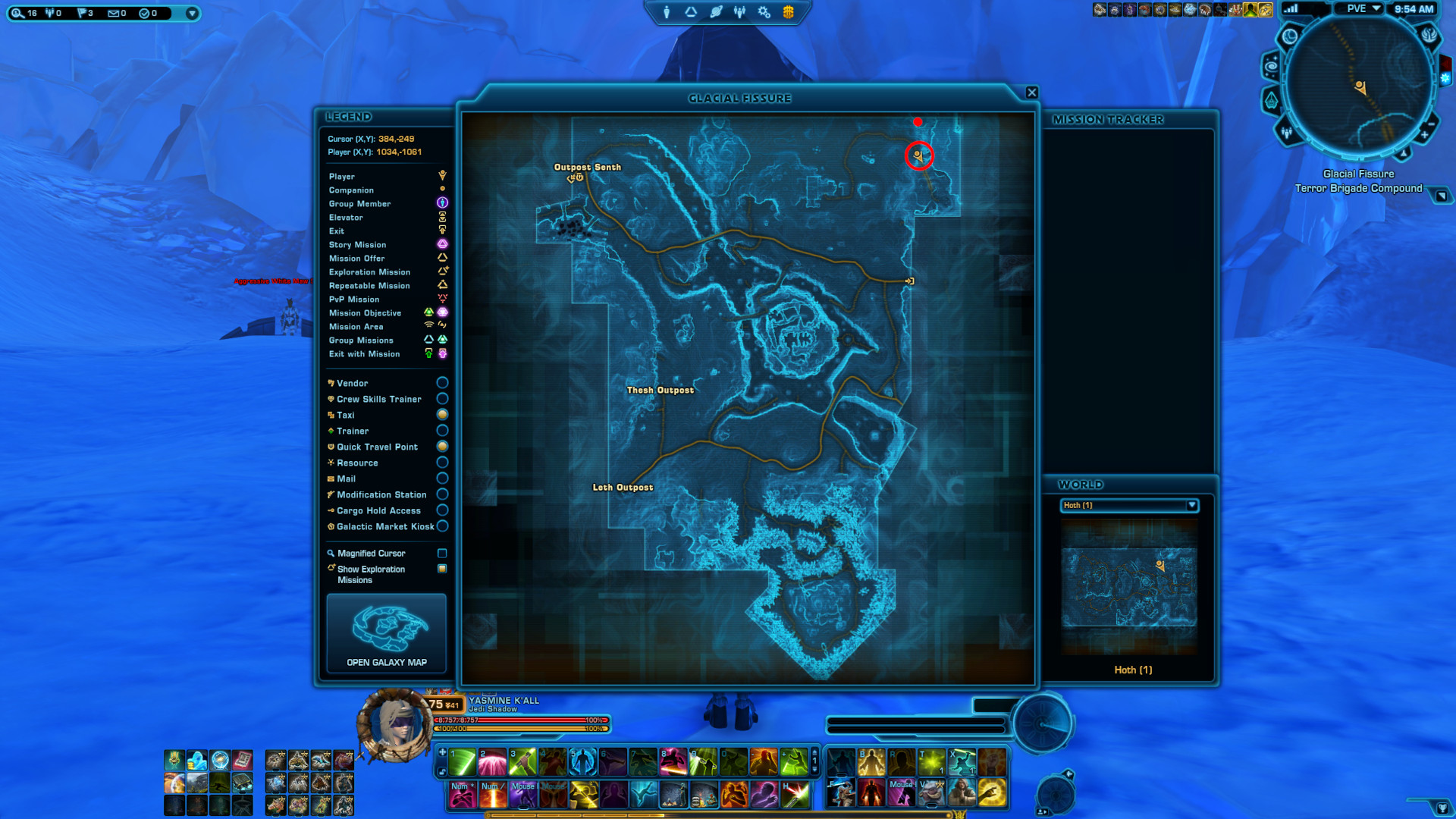Open the mission log triangle icon
1456x819 pixels.
pos(690,11)
